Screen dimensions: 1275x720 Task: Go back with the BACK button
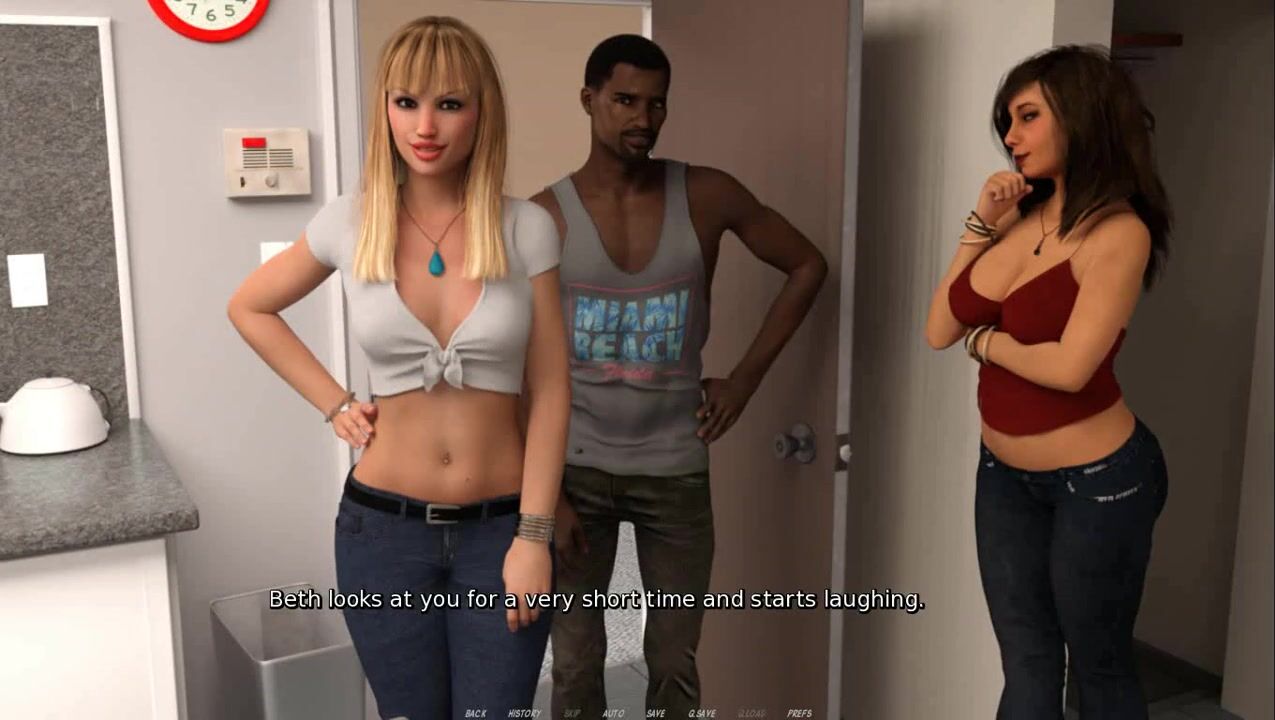click(476, 713)
